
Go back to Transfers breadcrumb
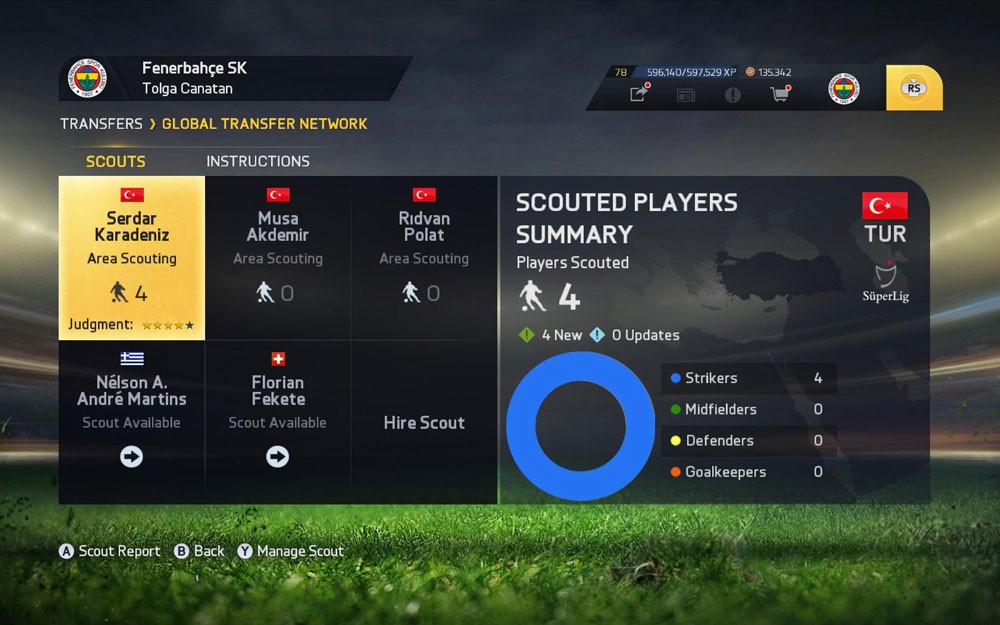[x=101, y=124]
